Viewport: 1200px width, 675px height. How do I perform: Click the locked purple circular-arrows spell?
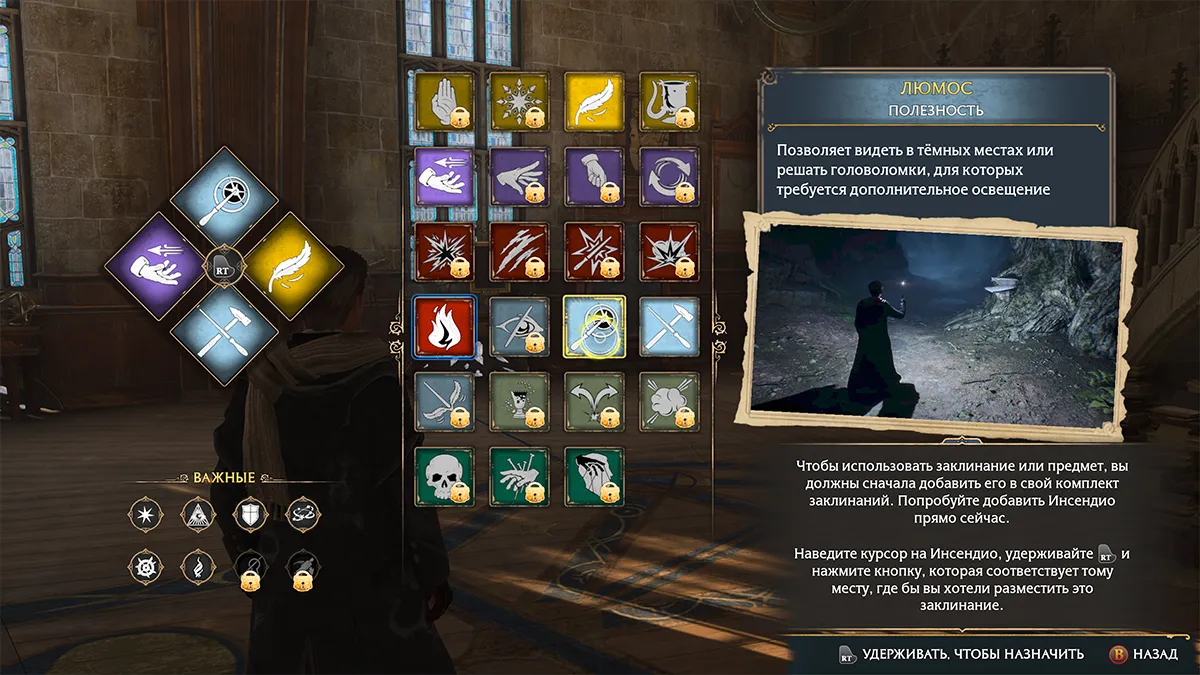pyautogui.click(x=669, y=176)
